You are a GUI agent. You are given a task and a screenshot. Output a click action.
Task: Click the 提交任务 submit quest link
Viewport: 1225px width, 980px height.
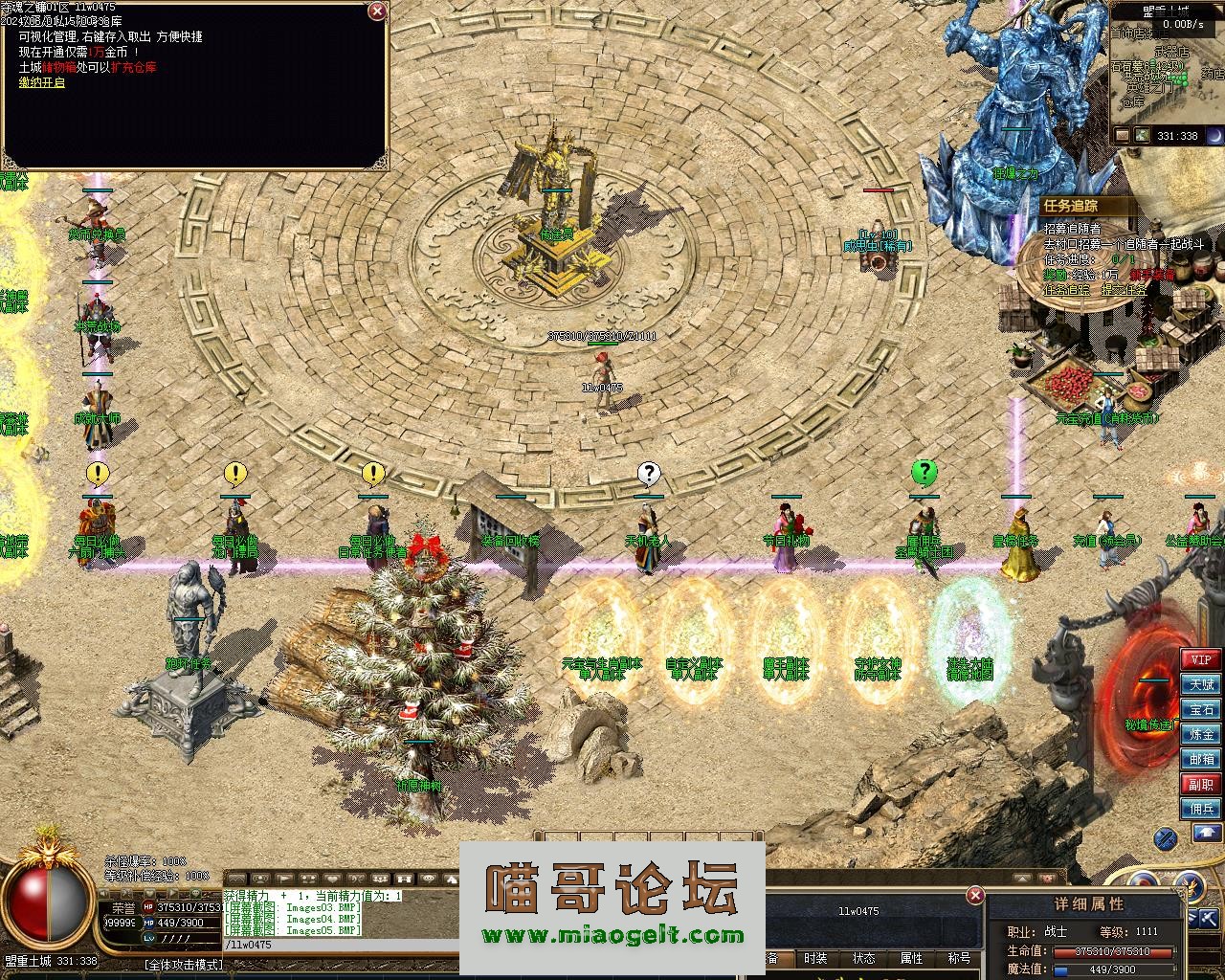(1124, 290)
